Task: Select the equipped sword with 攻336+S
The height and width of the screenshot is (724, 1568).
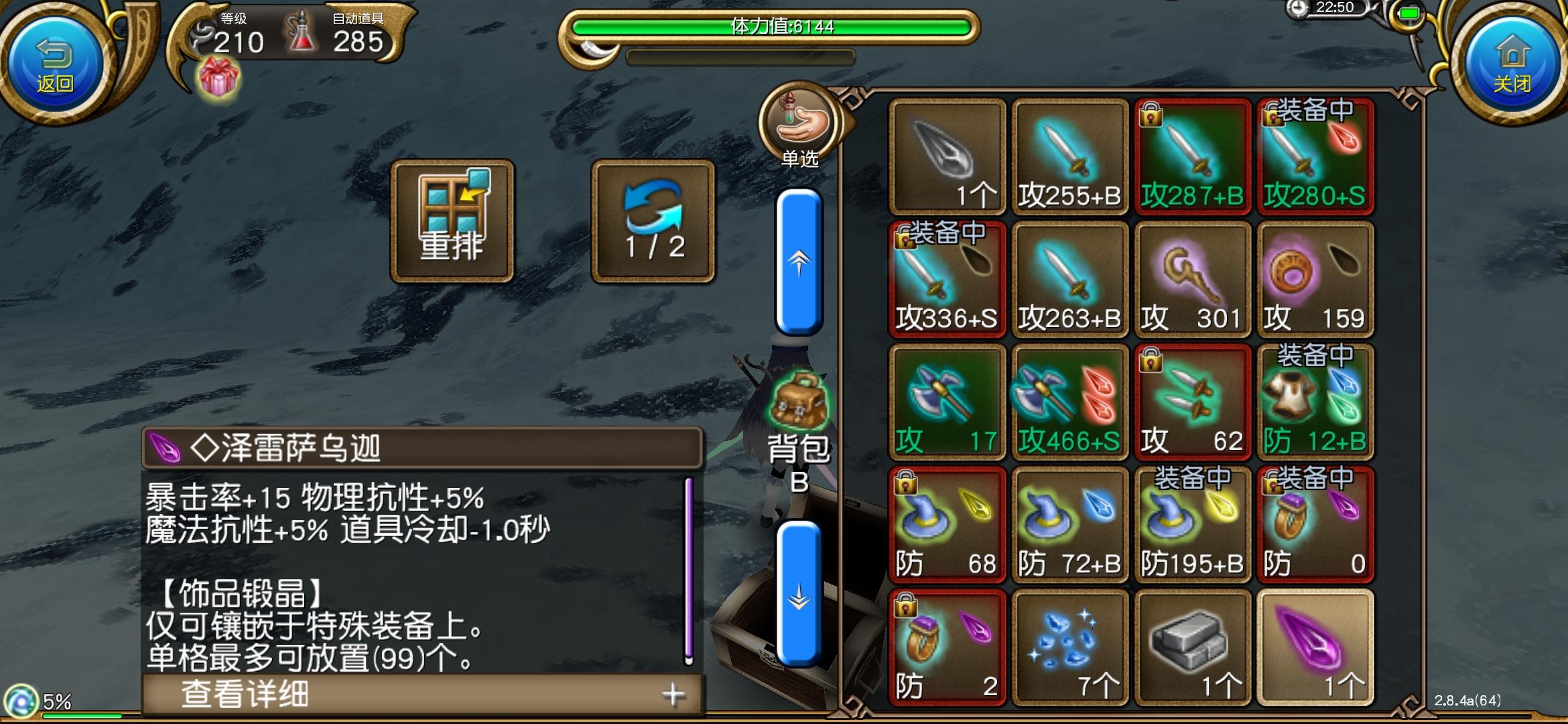Action: click(947, 278)
